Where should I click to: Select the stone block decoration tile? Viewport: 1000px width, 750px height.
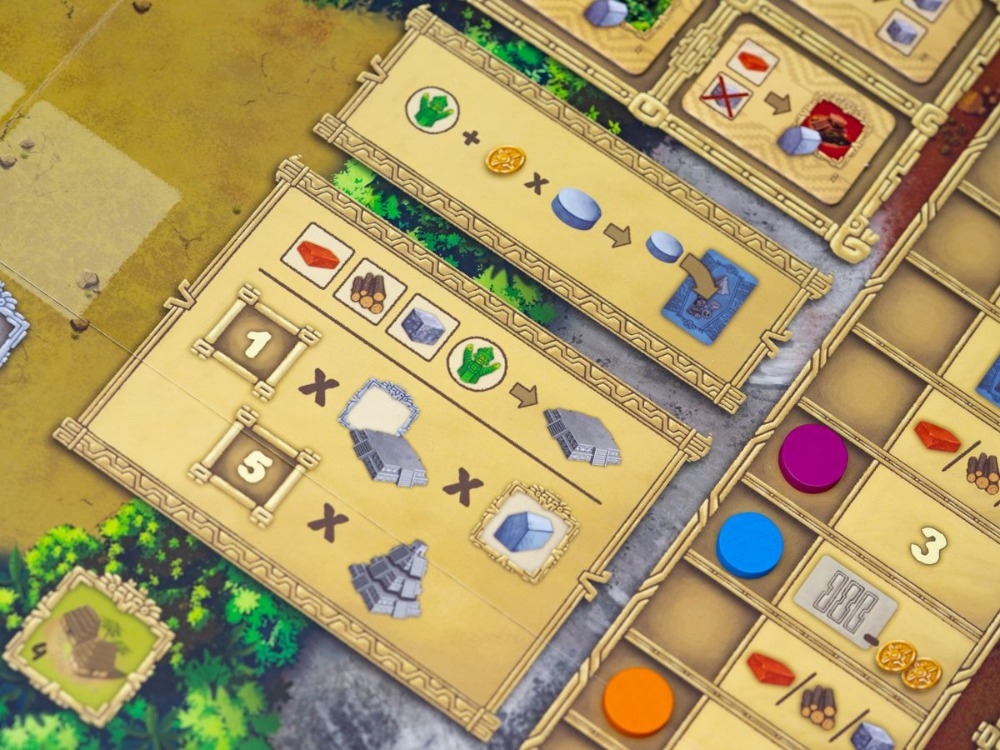(x=524, y=530)
